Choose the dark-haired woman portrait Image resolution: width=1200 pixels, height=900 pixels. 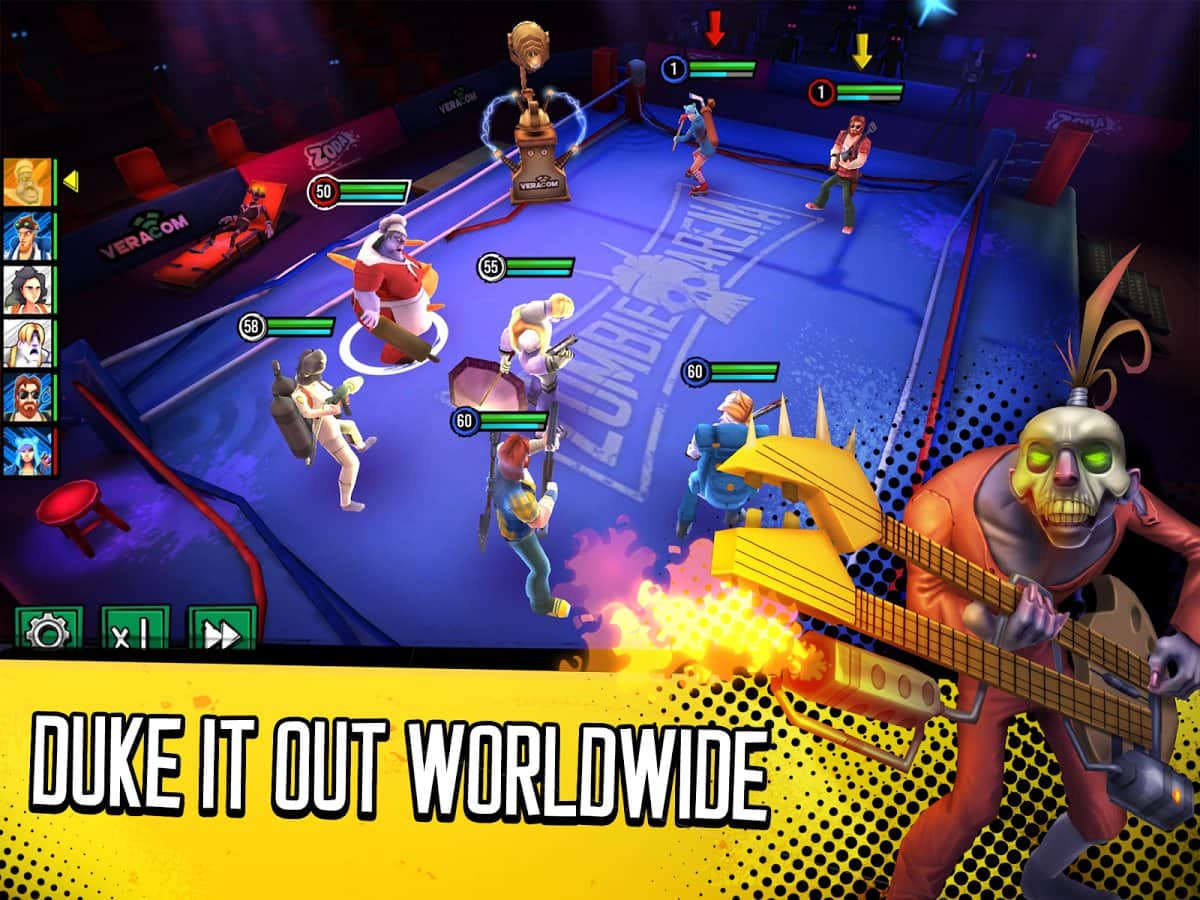[27, 290]
